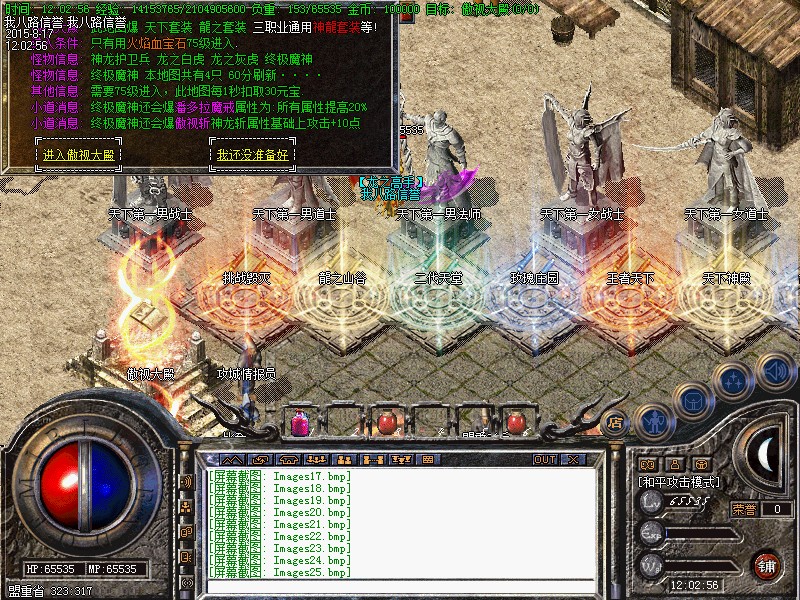
Task: Toggle the 和平攻击模式 attack mode label
Action: (x=679, y=482)
